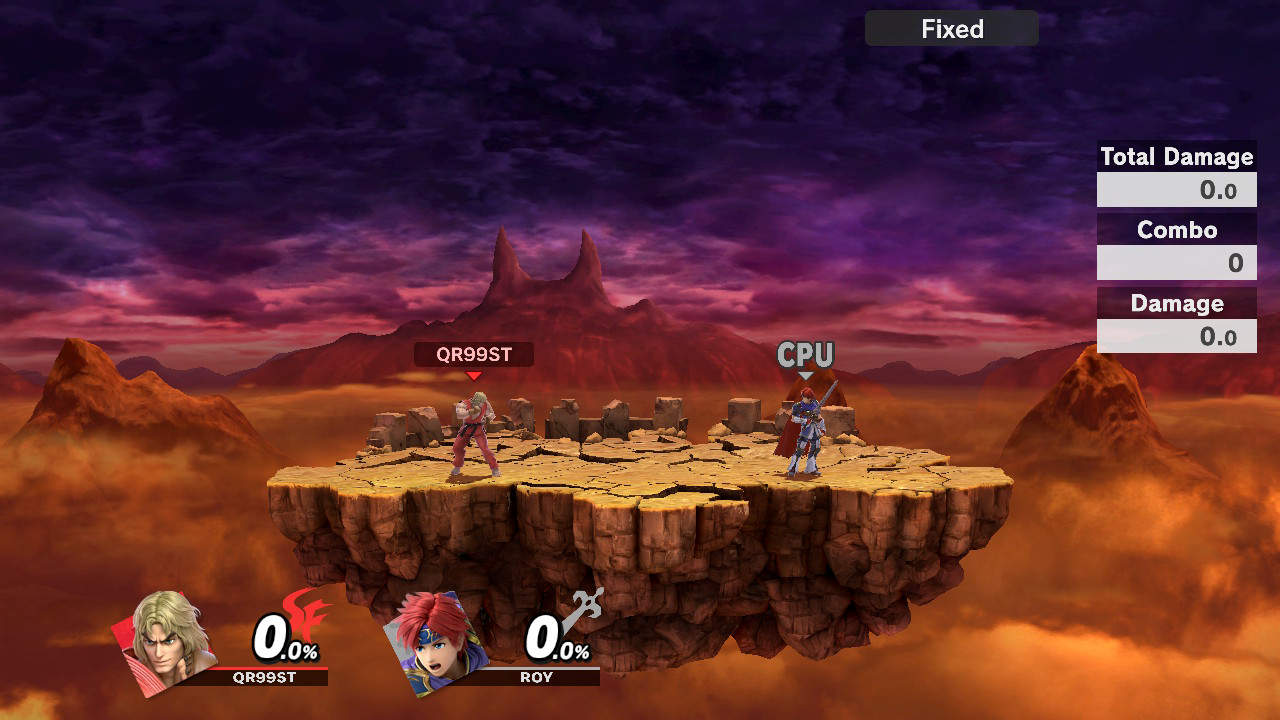The image size is (1280, 720).
Task: Select the Fixed camera mode label
Action: pyautogui.click(x=951, y=29)
